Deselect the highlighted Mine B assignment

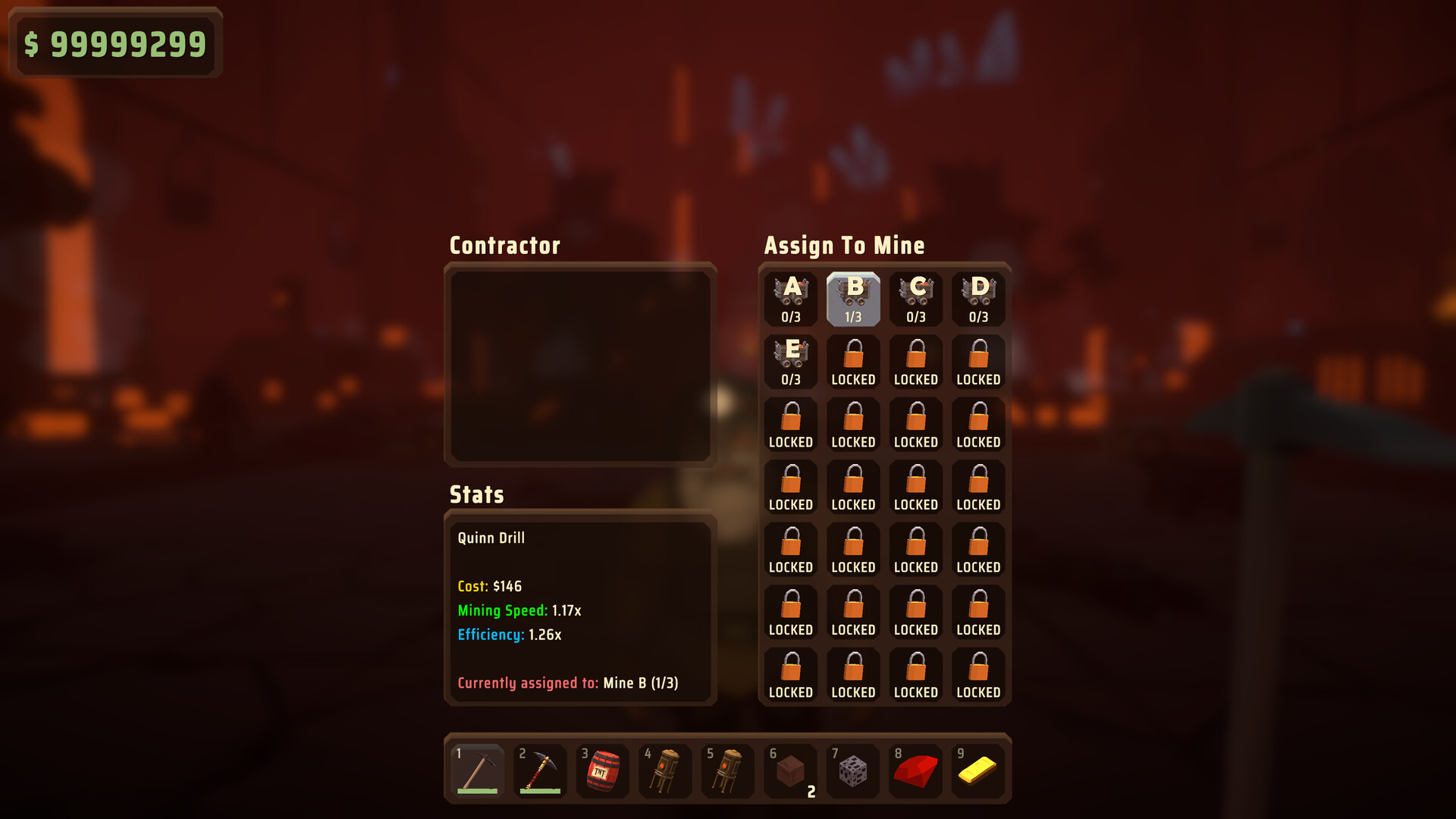pos(853,298)
